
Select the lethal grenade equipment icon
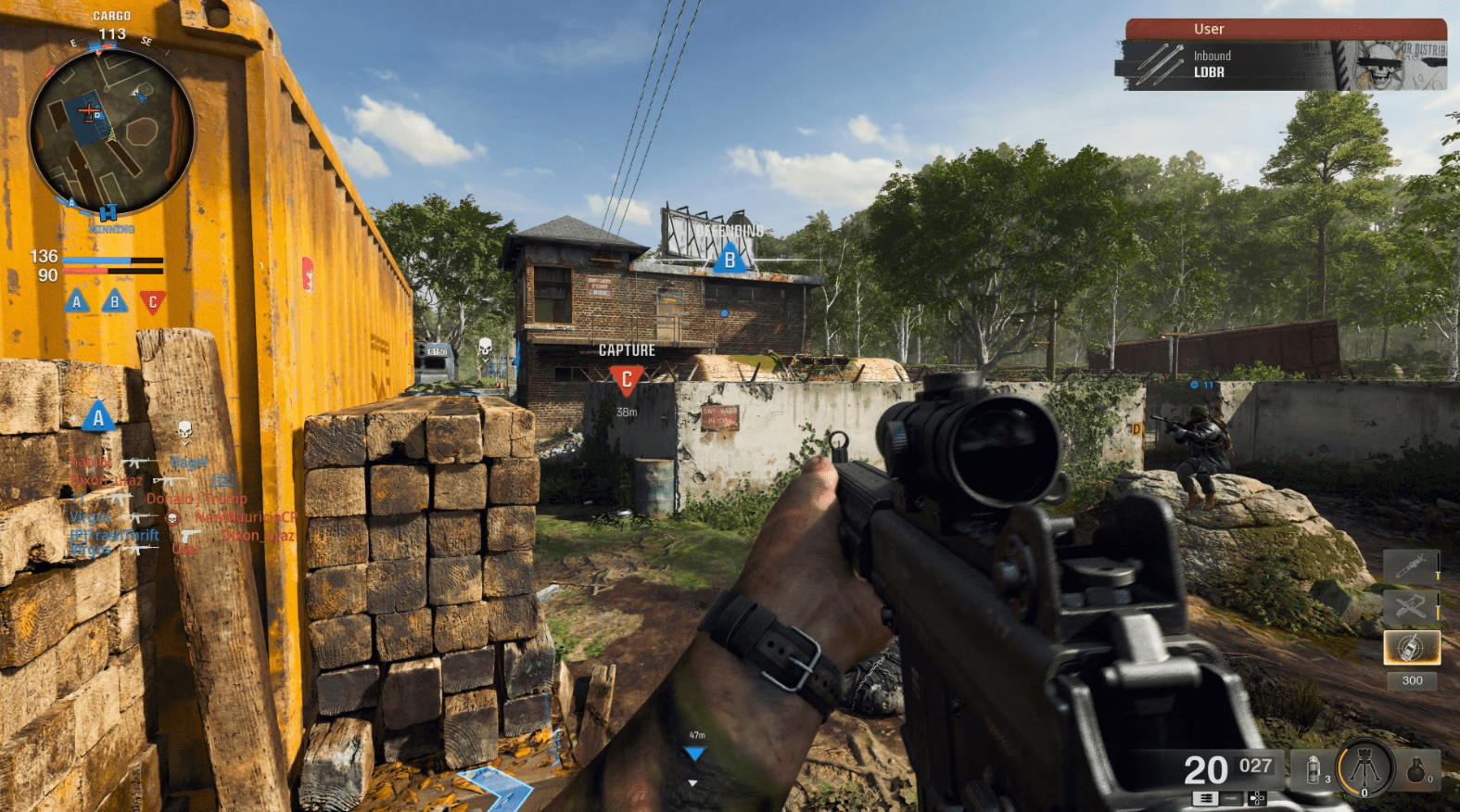[1416, 770]
